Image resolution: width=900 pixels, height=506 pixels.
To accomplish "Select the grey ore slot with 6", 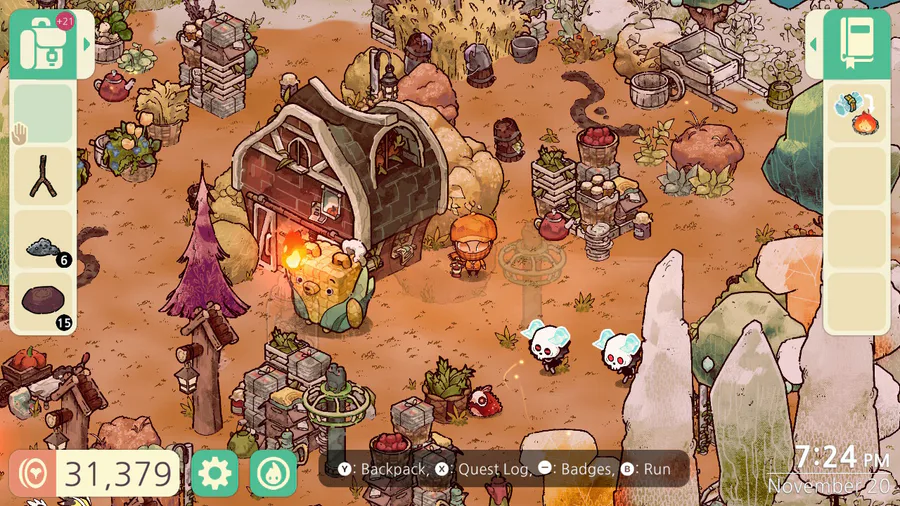I will [x=41, y=240].
